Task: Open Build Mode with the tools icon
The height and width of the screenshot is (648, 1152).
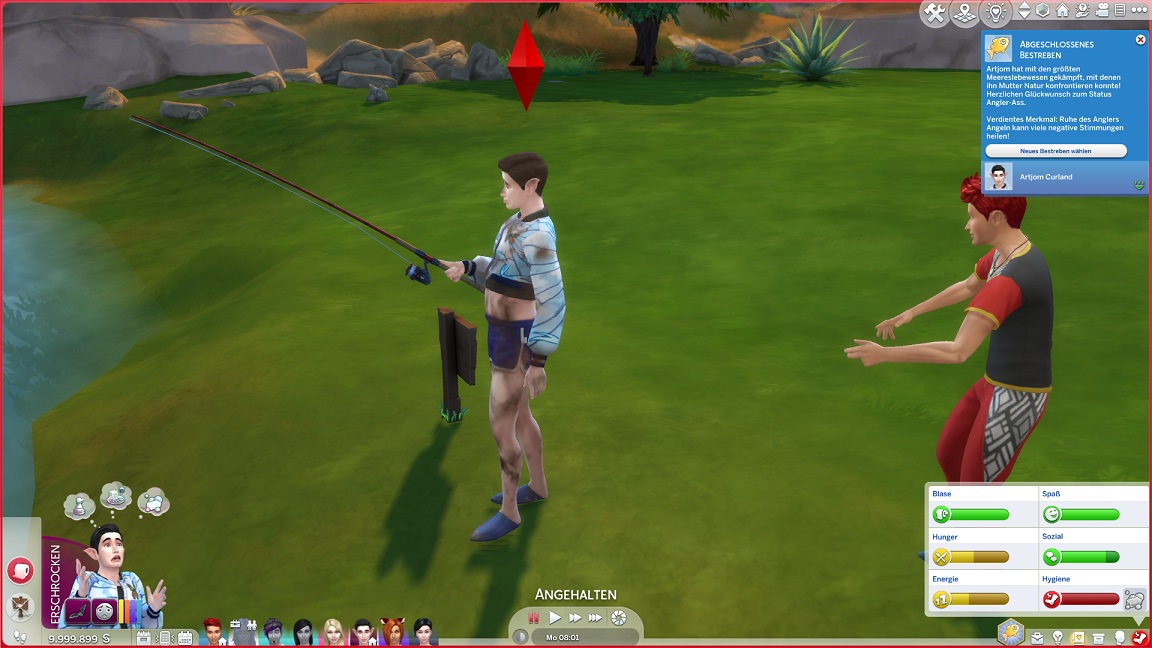Action: [x=935, y=13]
